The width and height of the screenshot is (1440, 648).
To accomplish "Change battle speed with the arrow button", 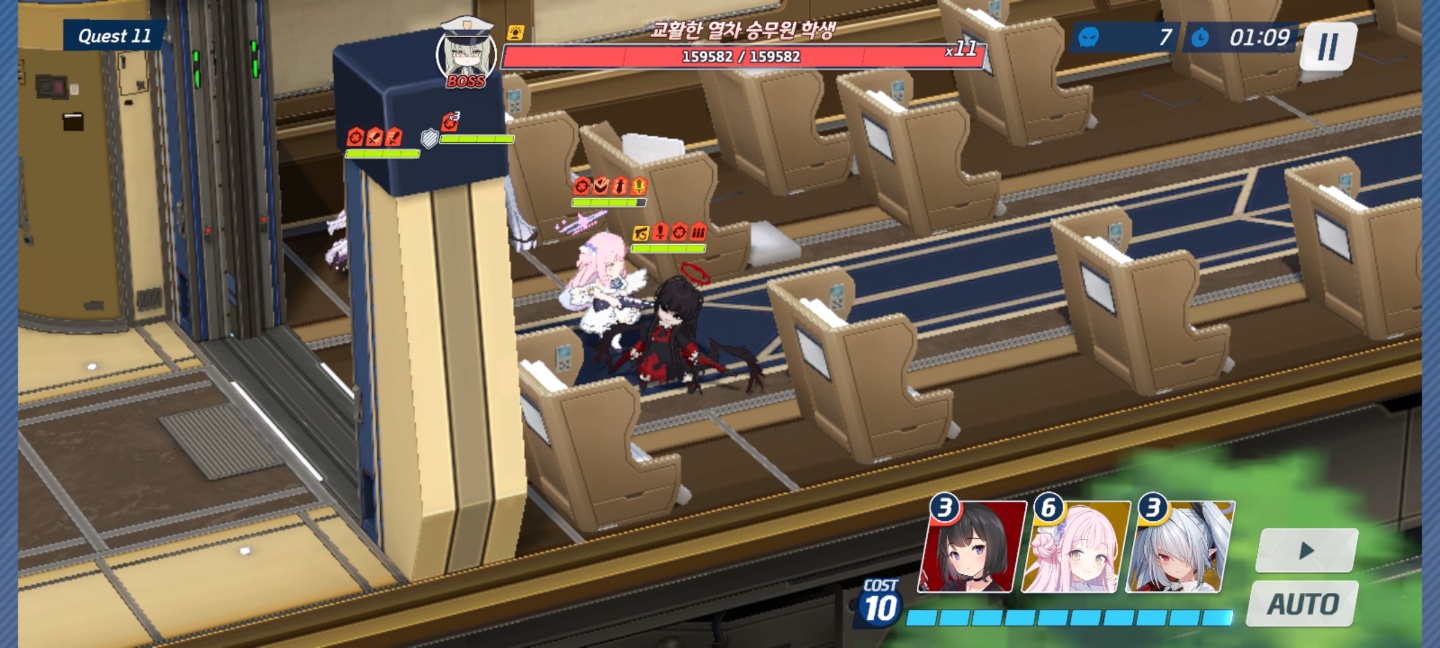I will 1306,550.
